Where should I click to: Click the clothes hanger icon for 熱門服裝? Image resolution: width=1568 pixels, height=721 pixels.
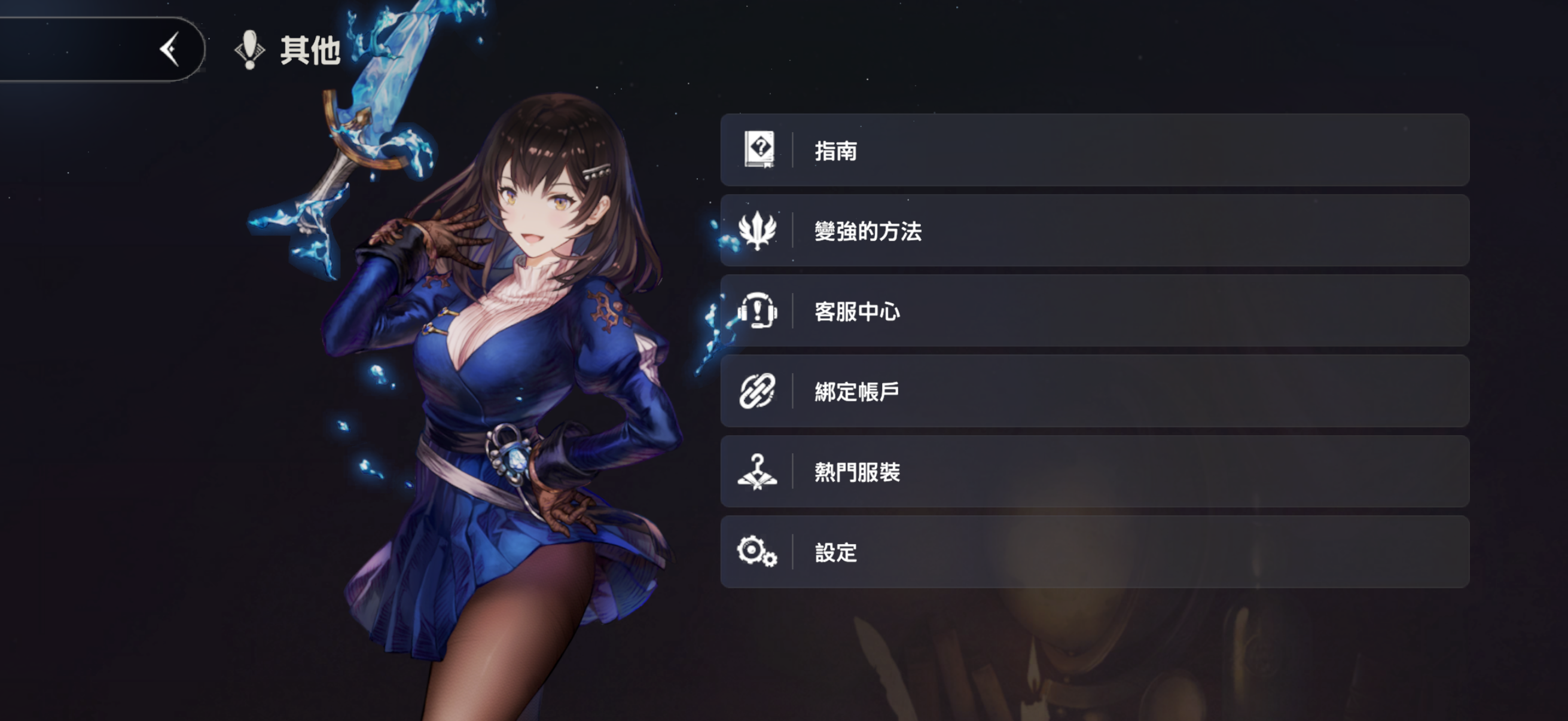[756, 472]
